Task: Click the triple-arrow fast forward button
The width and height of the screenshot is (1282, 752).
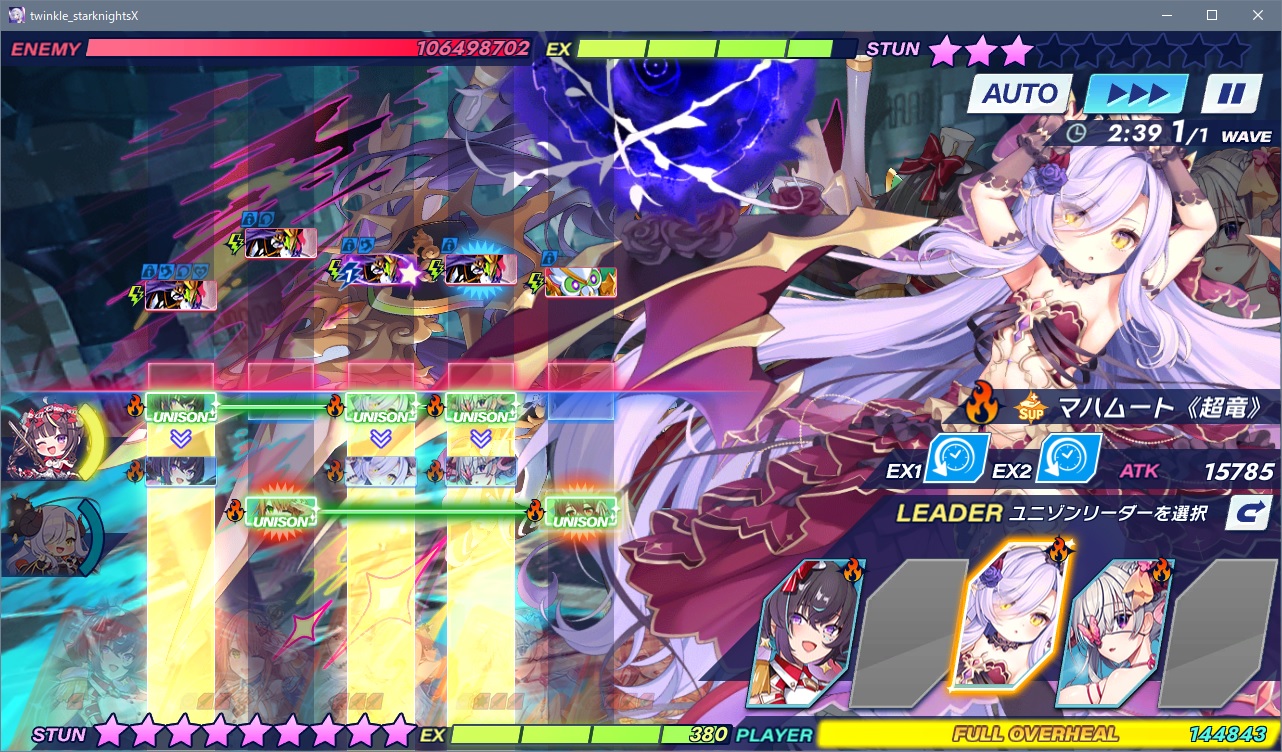Action: pos(1137,94)
